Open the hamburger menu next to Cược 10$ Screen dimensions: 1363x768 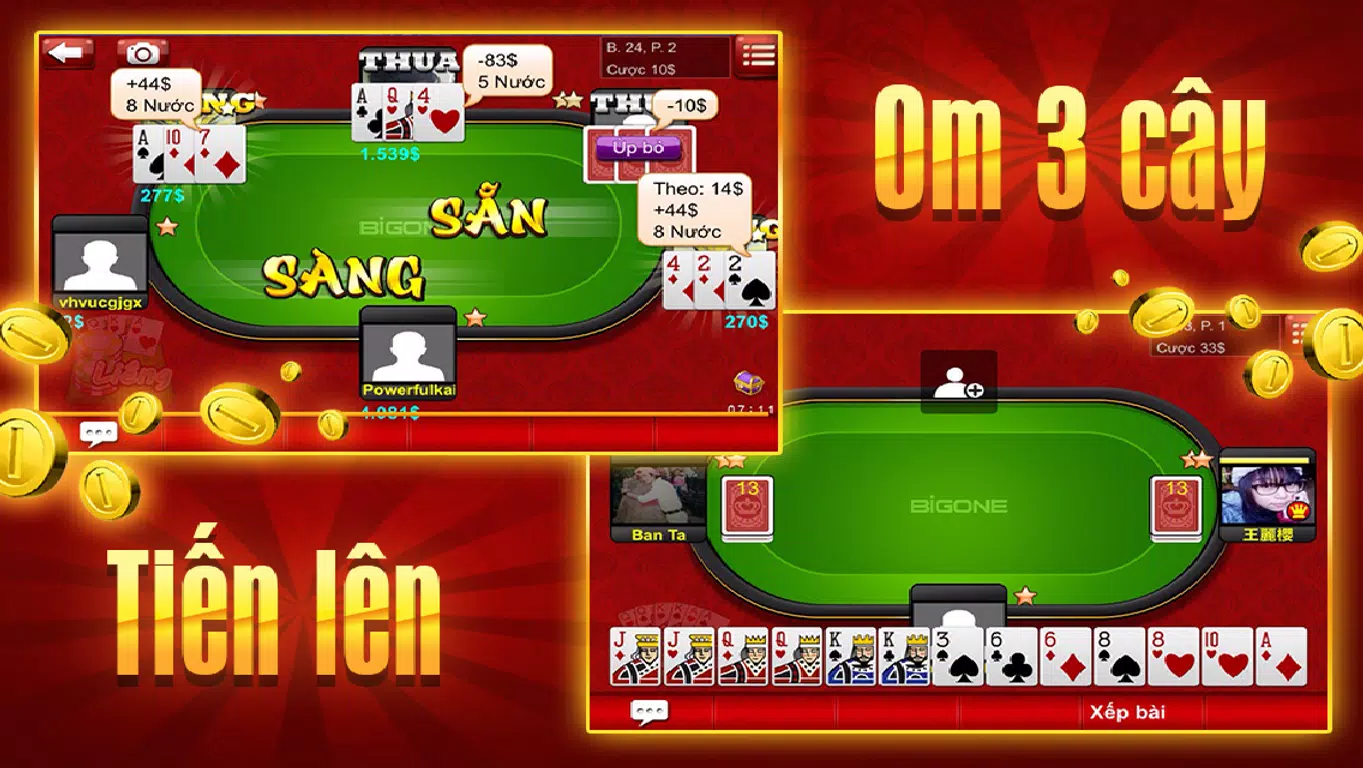(x=756, y=56)
